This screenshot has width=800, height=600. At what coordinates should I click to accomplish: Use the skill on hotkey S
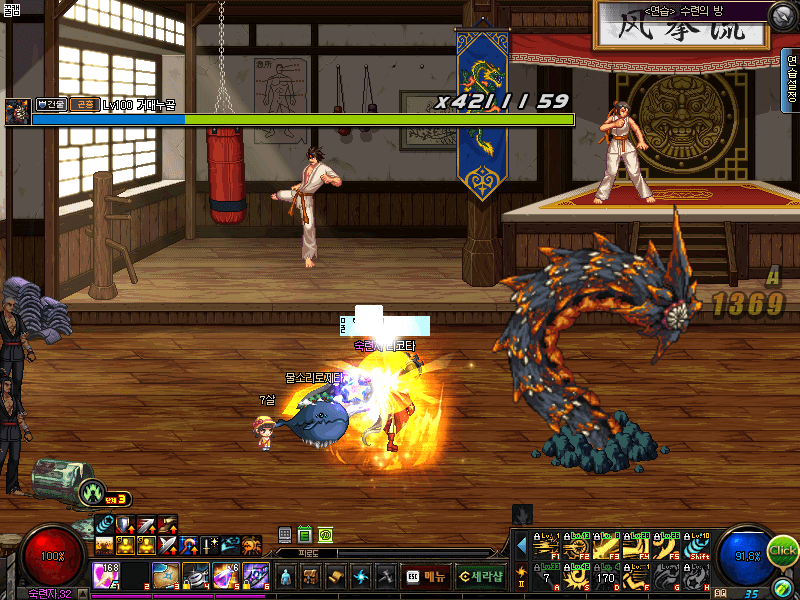tap(575, 576)
